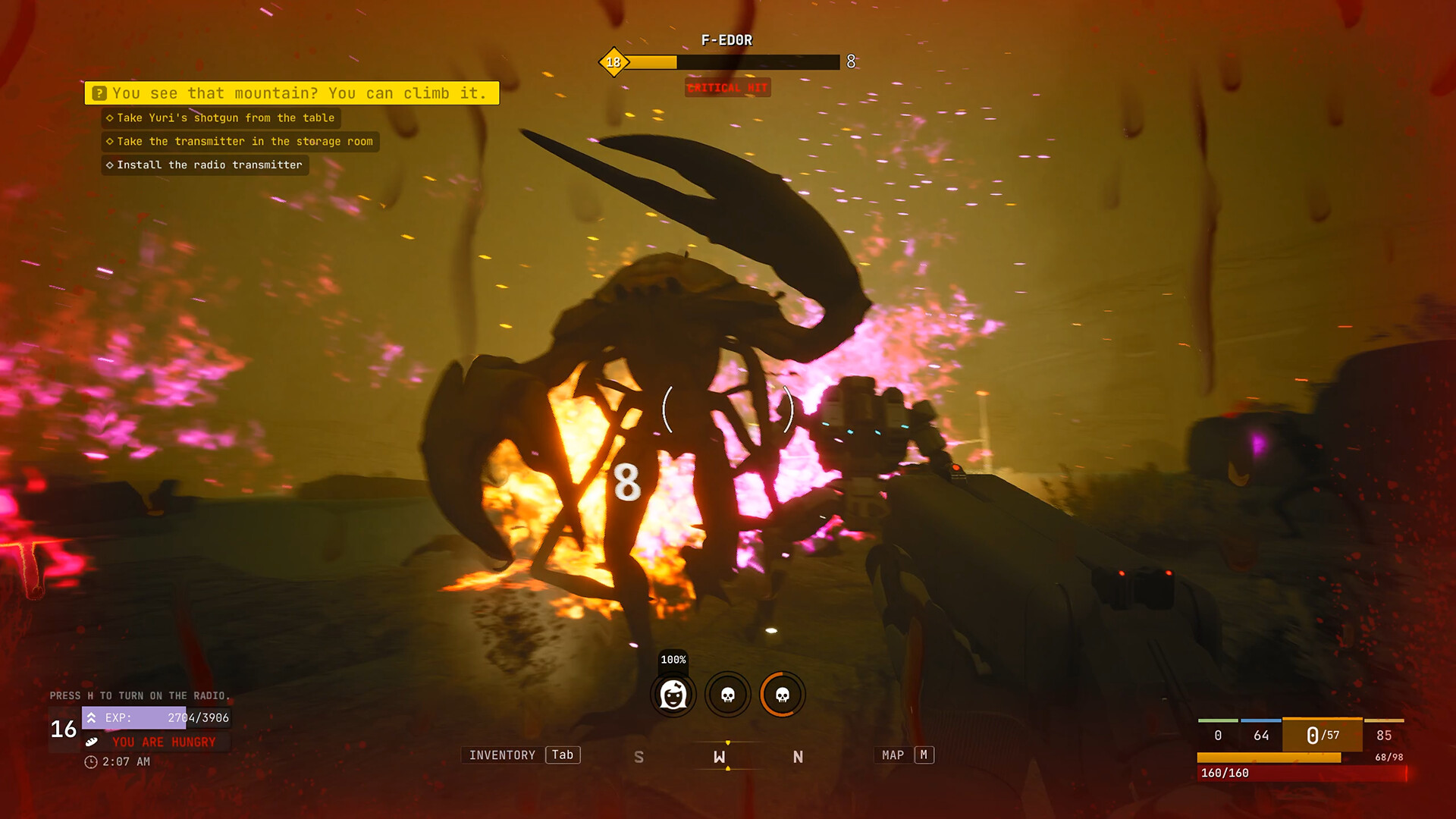The width and height of the screenshot is (1456, 819).
Task: Toggle the radio with the radio prompt
Action: pos(140,695)
